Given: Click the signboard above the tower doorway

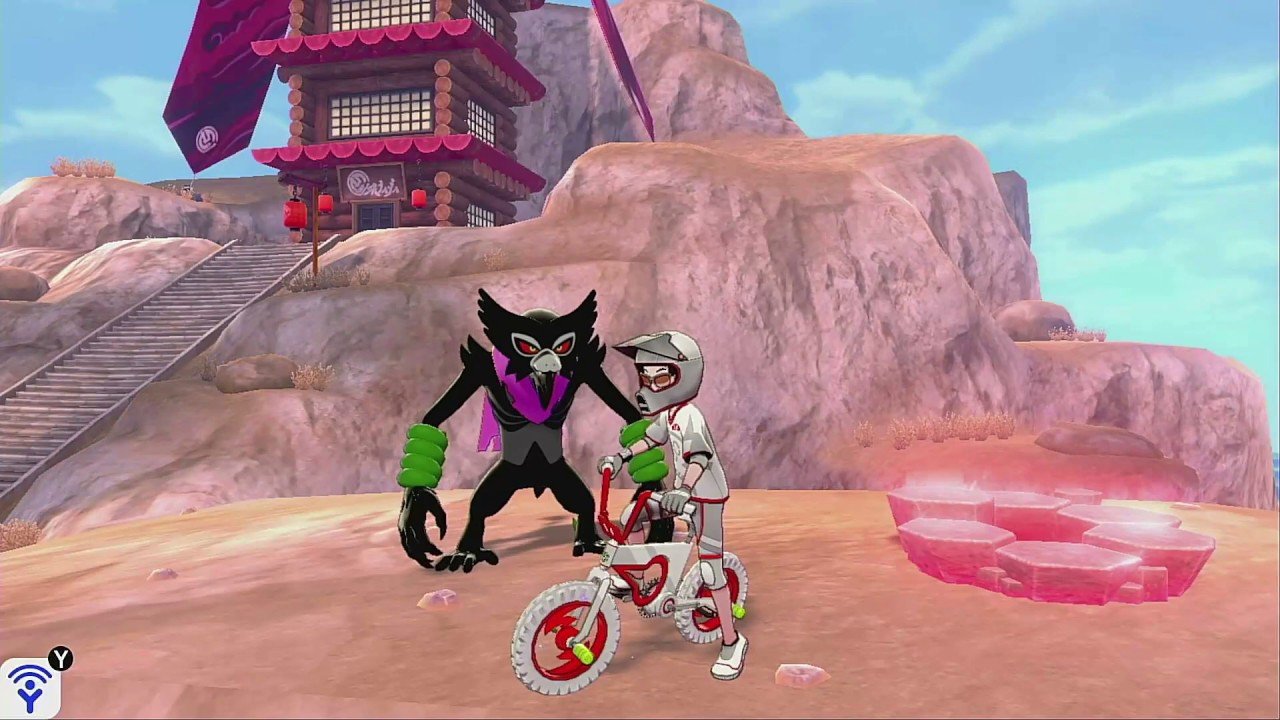Looking at the screenshot, I should pyautogui.click(x=369, y=181).
